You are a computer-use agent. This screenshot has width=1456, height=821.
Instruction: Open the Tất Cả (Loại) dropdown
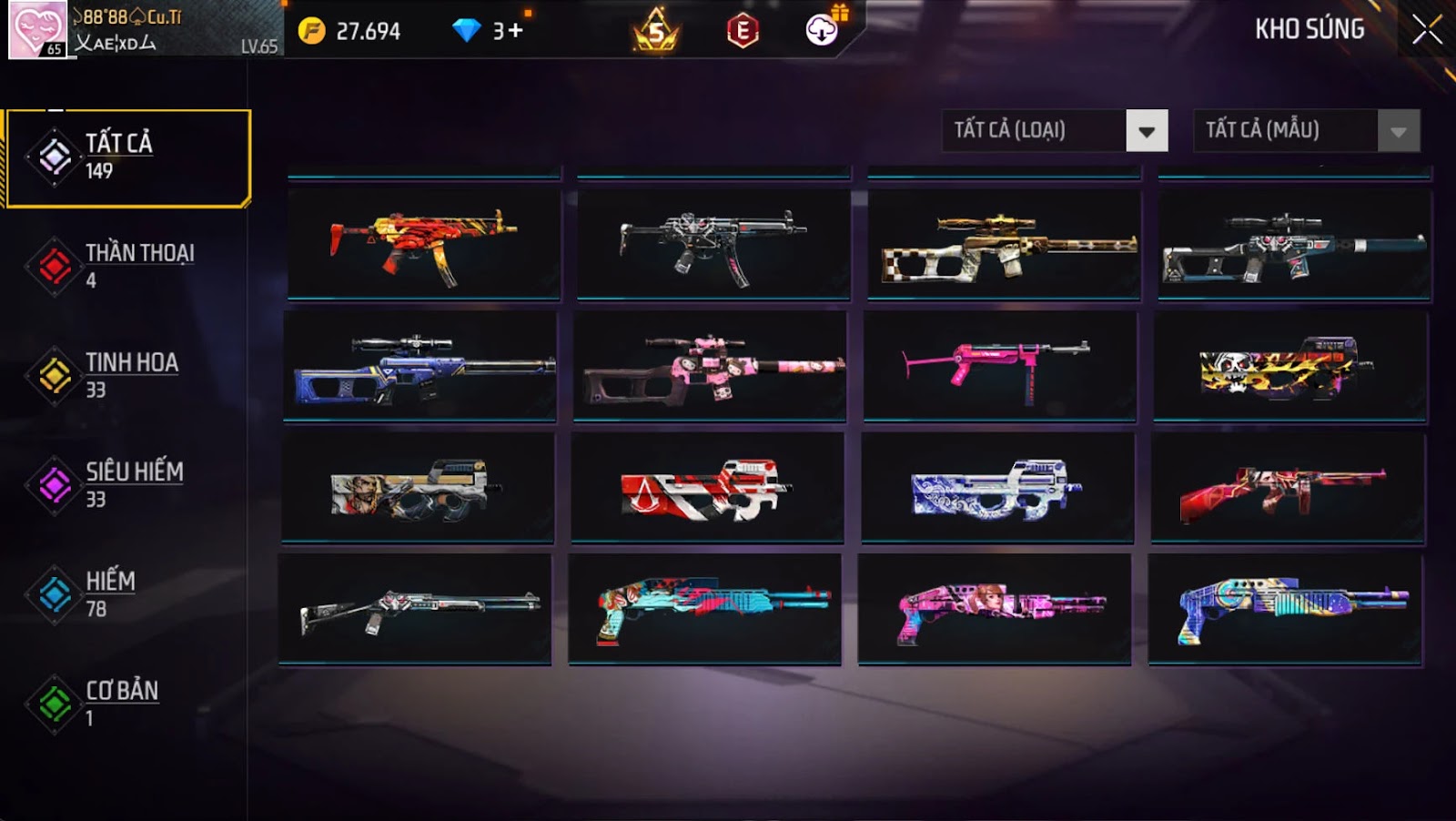click(x=1146, y=131)
